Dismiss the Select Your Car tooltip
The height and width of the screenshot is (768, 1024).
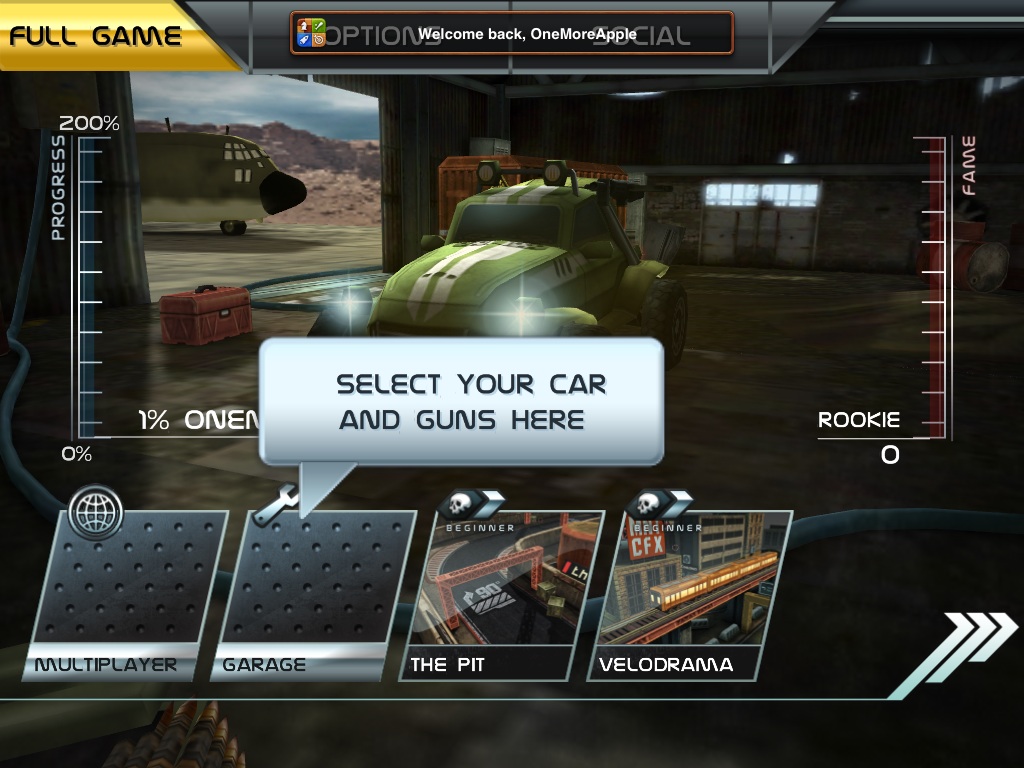coord(461,401)
